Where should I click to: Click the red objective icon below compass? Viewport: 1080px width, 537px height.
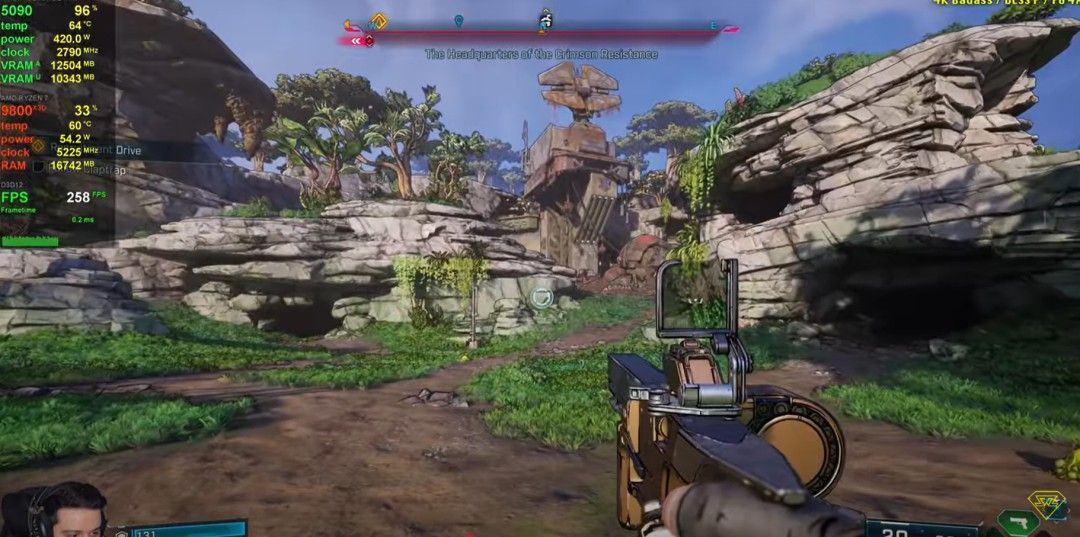coord(369,41)
